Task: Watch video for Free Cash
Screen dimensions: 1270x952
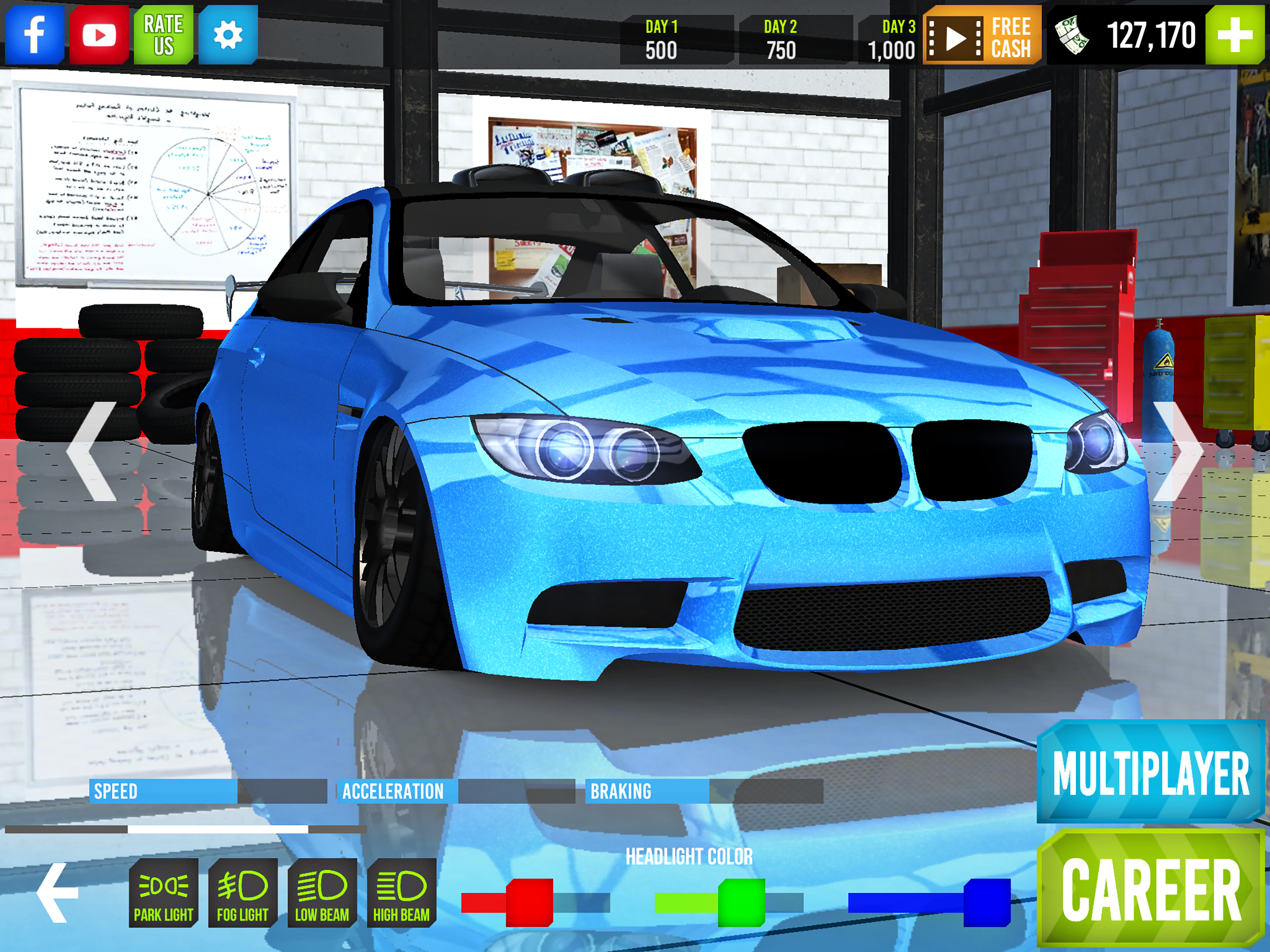Action: point(981,36)
